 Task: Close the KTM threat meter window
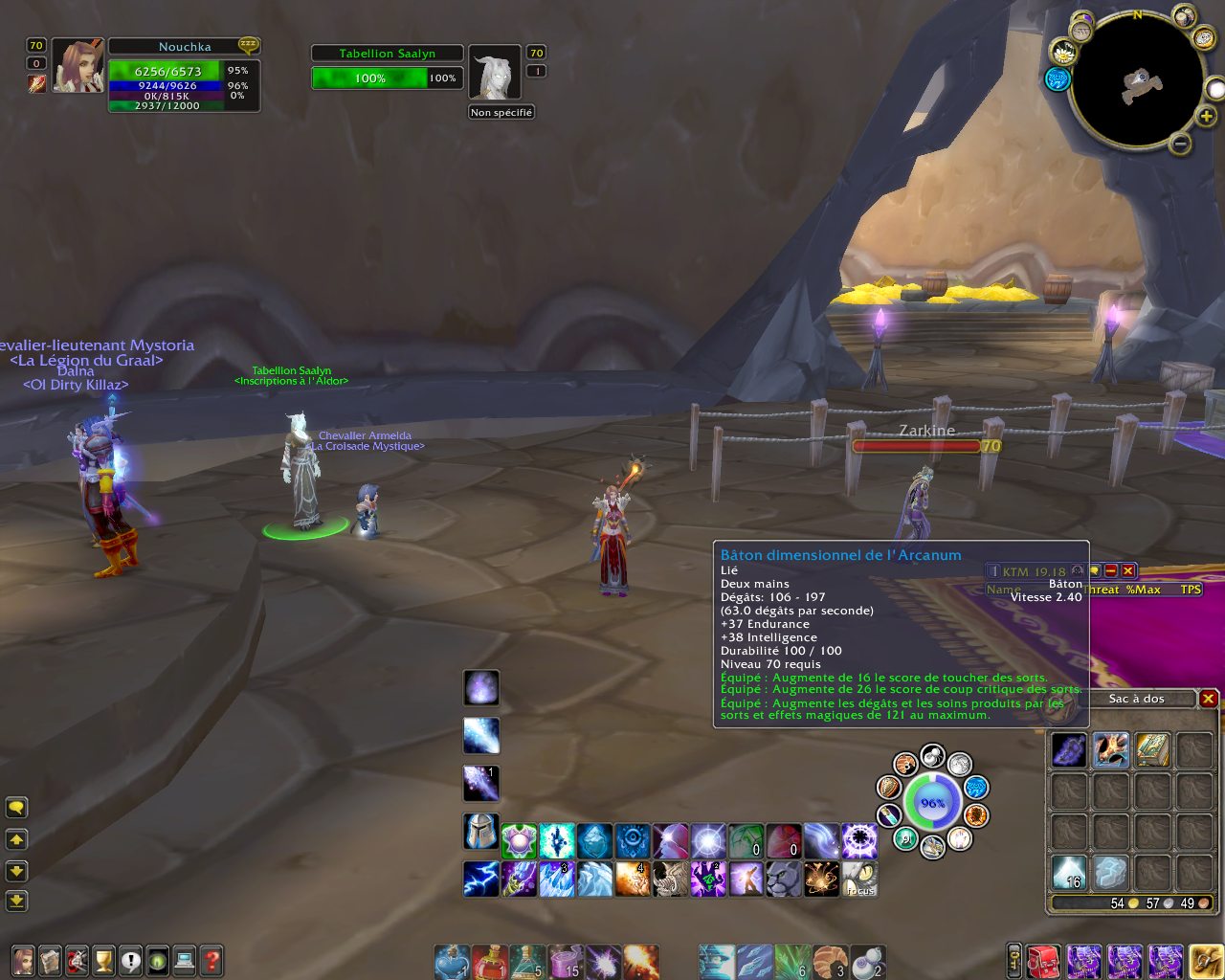tap(1128, 570)
